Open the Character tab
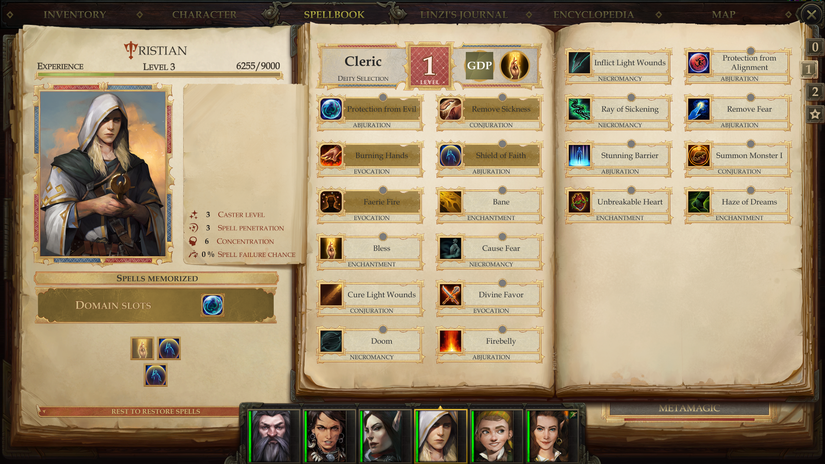 click(x=204, y=15)
